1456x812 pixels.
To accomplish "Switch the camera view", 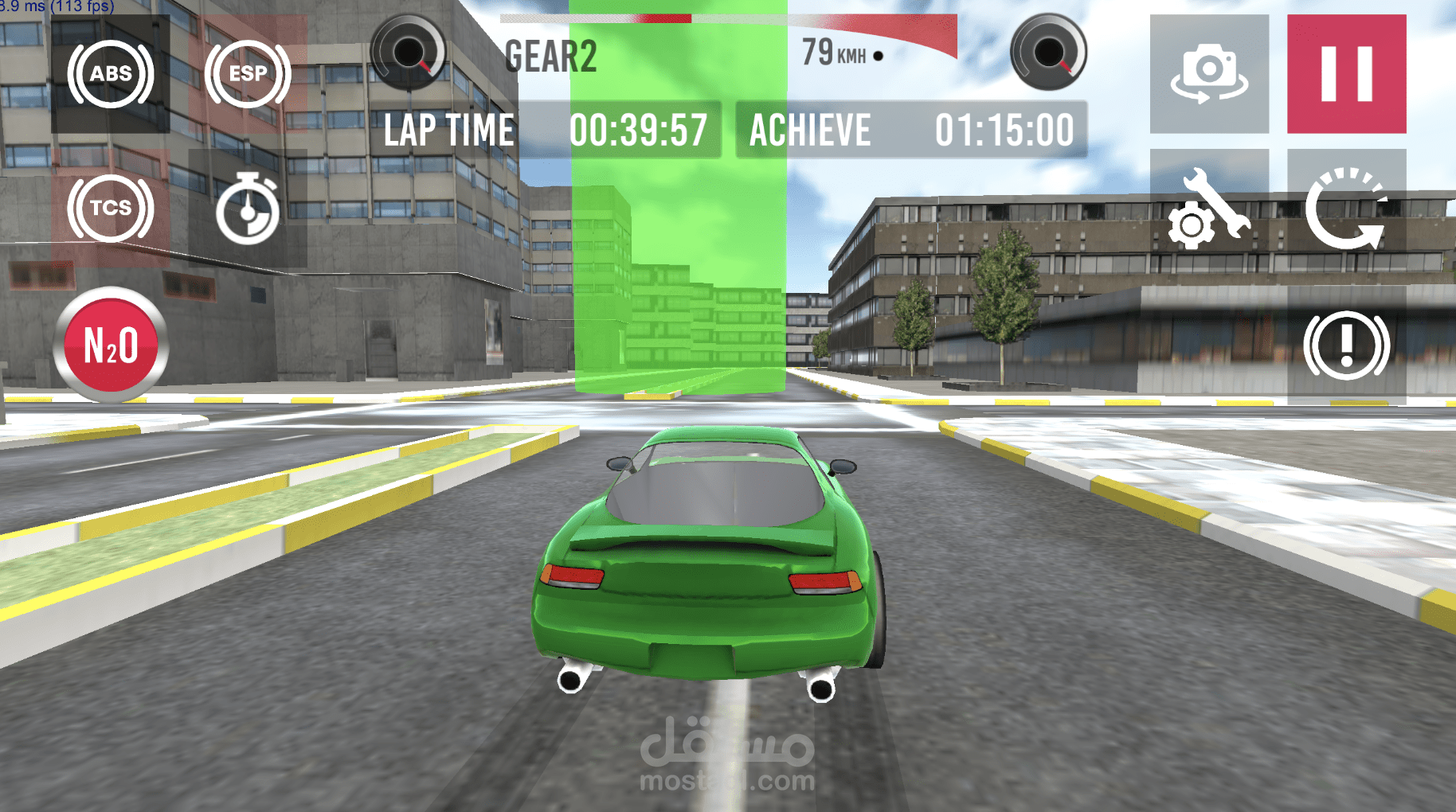I will coord(1209,74).
